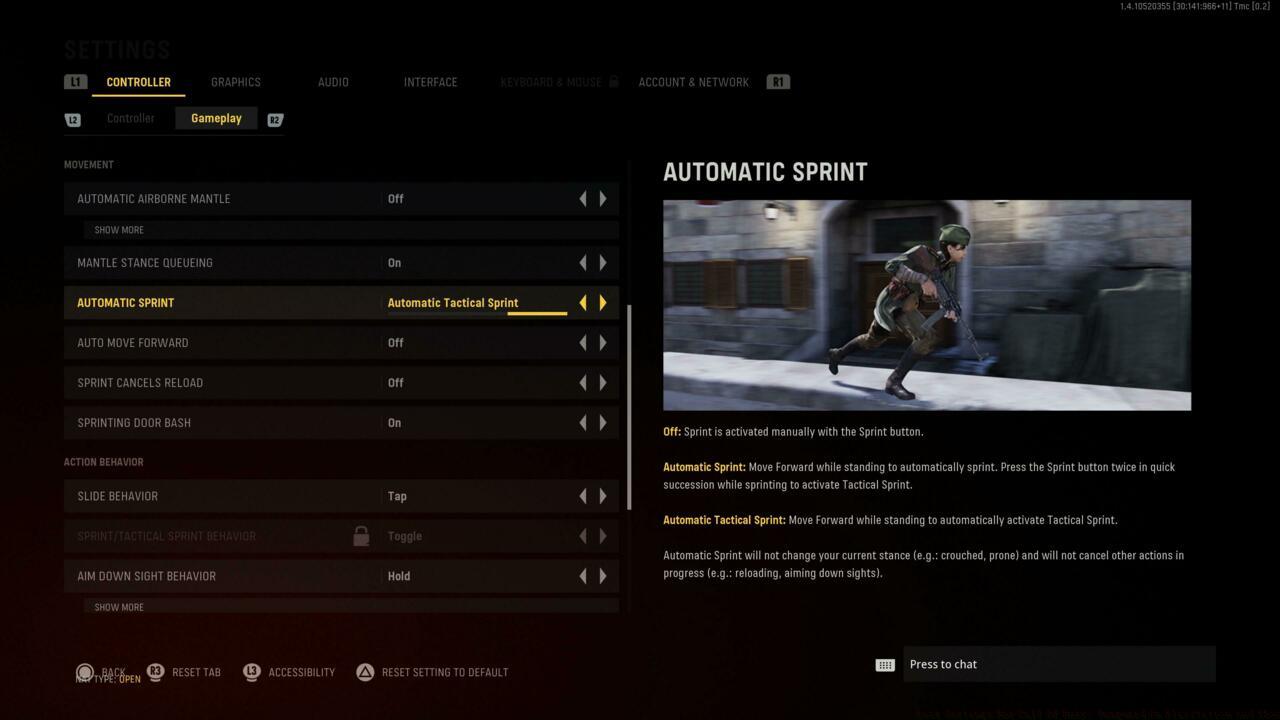Open the Interface settings tab

tap(430, 82)
